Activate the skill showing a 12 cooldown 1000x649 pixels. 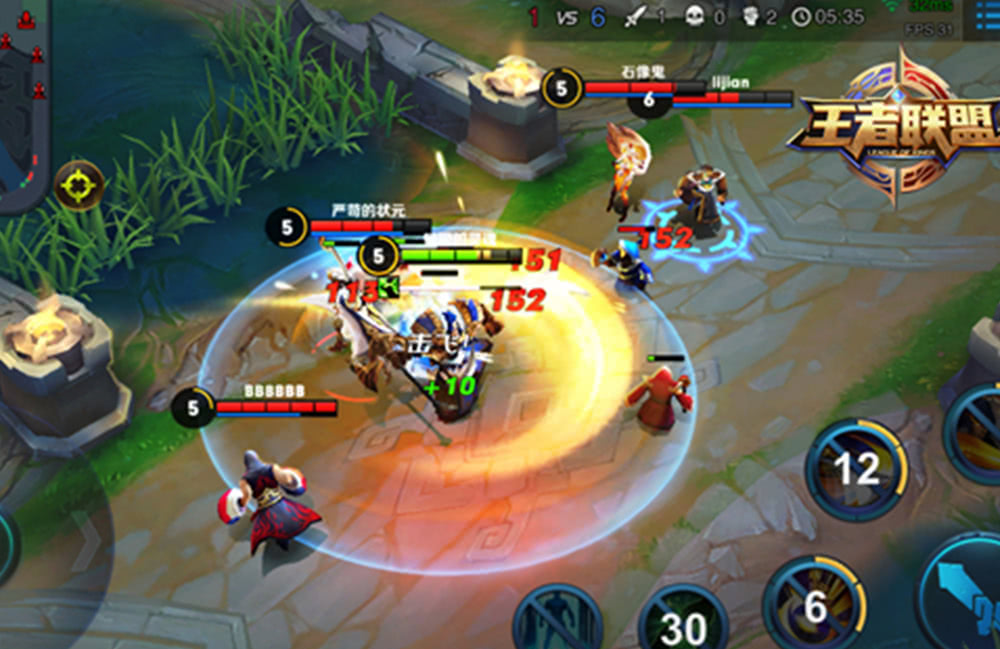(856, 469)
